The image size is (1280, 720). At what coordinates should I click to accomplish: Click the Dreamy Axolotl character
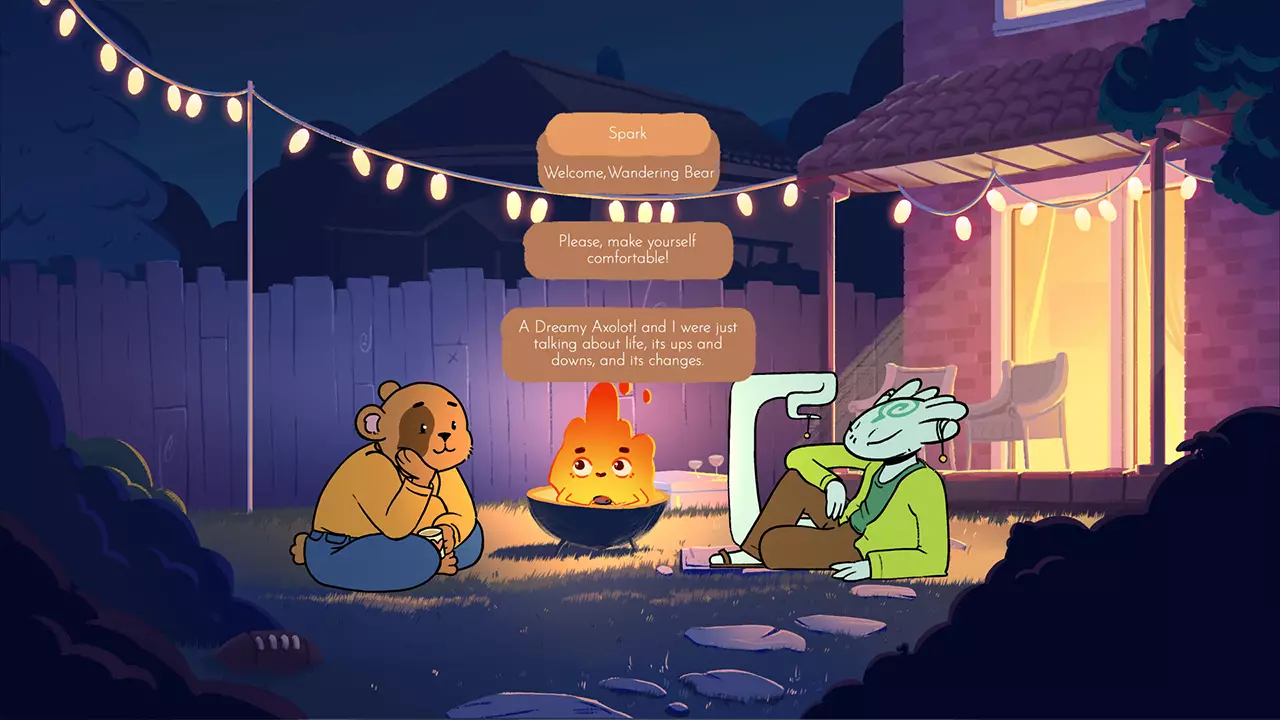click(x=880, y=480)
